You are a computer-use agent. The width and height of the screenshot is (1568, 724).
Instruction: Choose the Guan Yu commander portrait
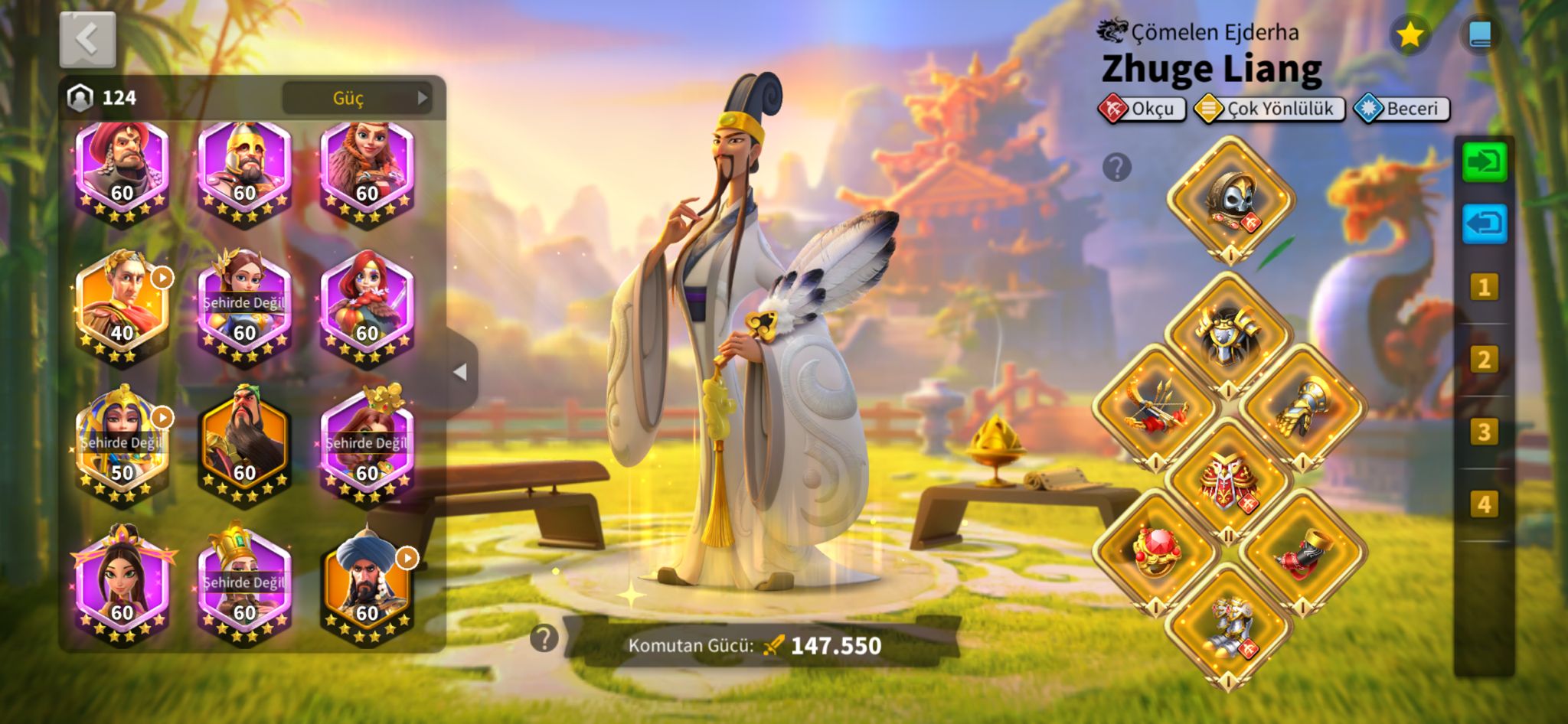coord(244,443)
